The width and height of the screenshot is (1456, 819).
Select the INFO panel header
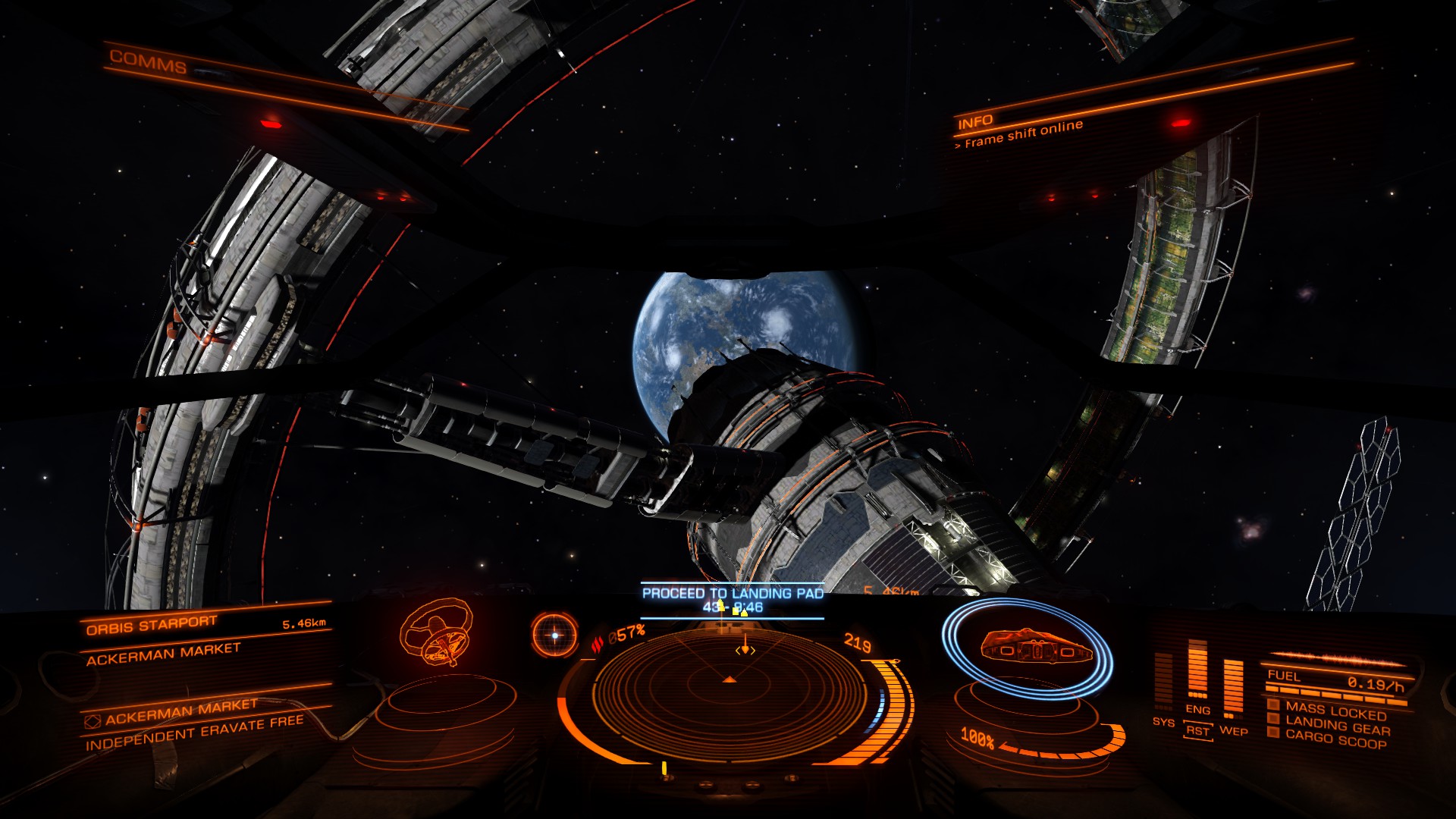click(975, 122)
